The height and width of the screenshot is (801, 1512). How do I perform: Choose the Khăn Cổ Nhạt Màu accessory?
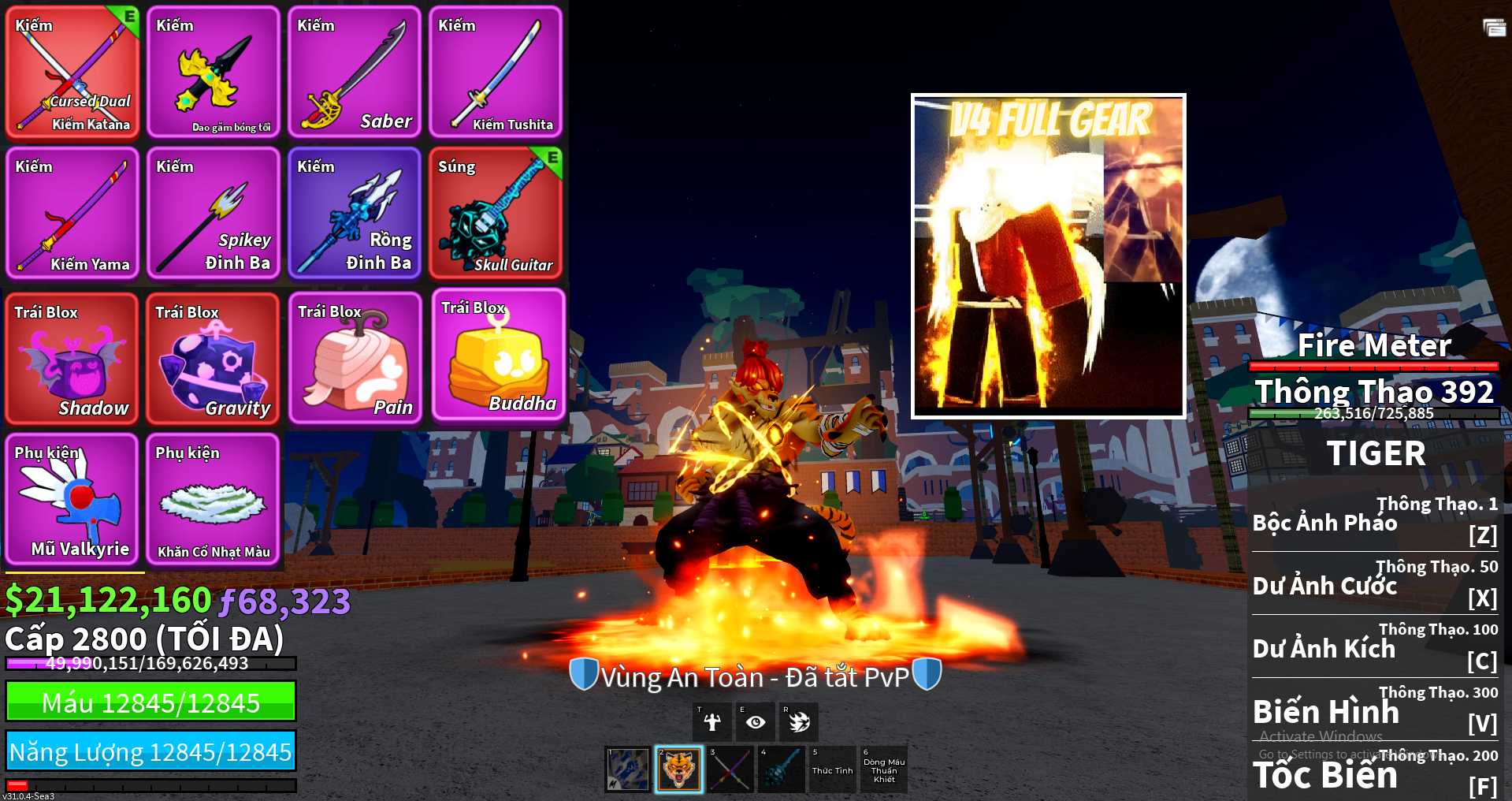point(214,499)
